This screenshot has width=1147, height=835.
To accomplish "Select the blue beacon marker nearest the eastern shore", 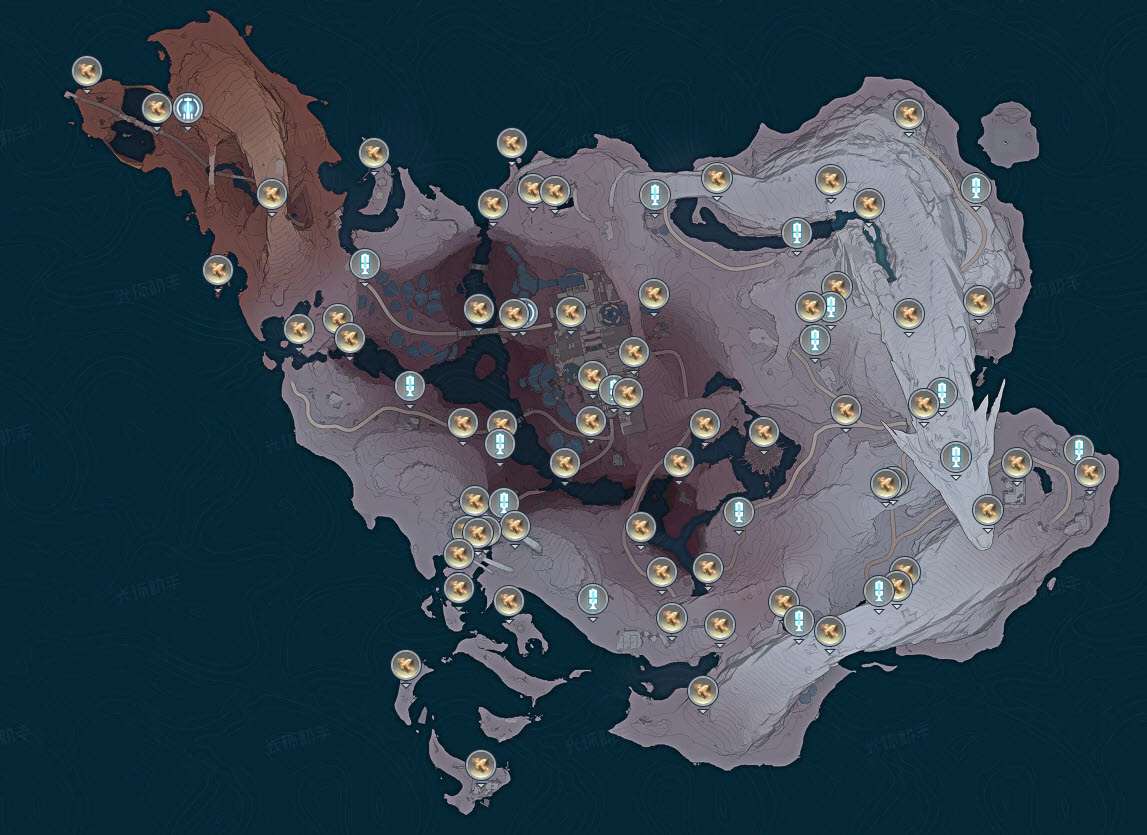I will (1078, 449).
